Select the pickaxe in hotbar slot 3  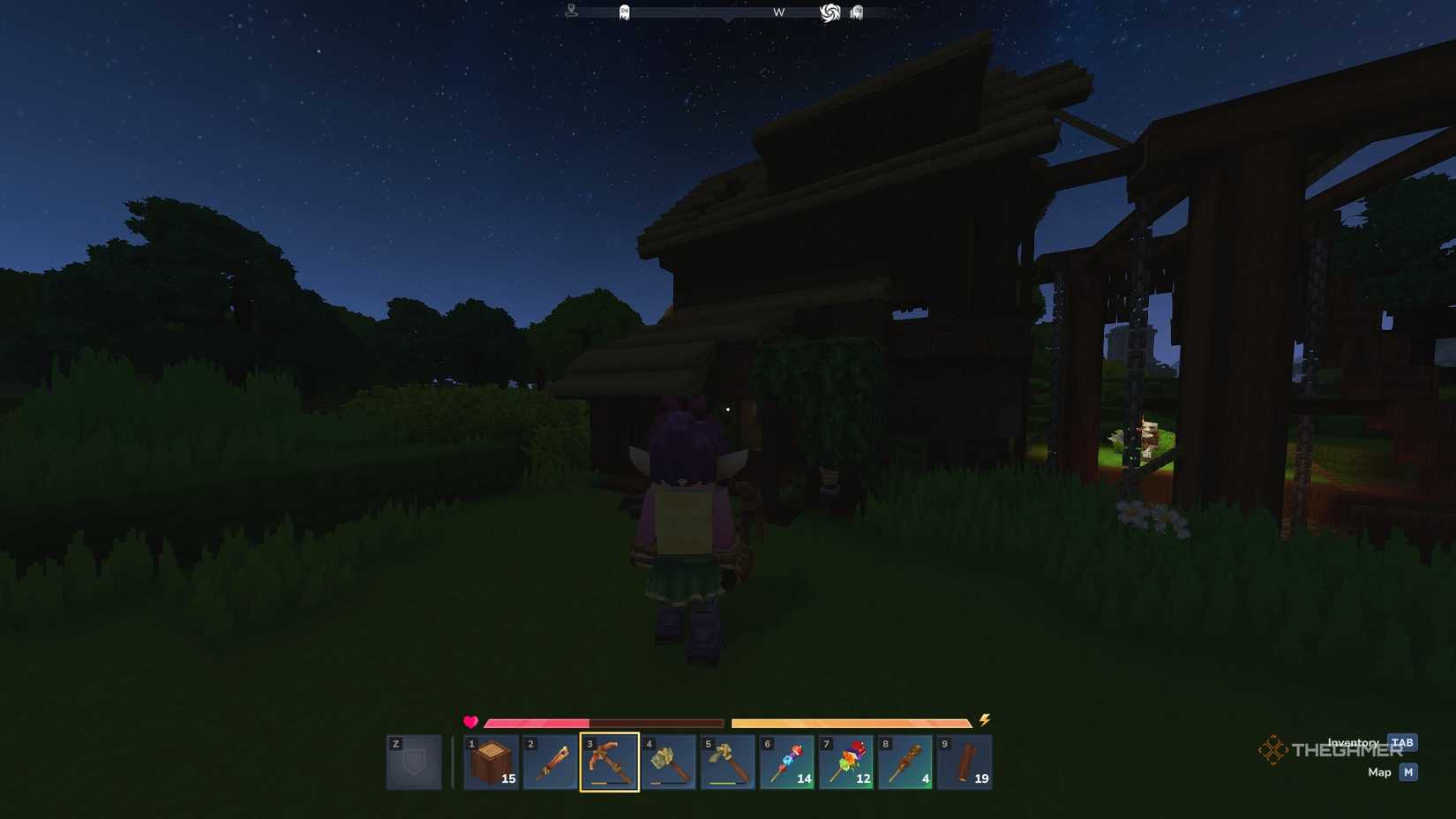click(x=609, y=762)
